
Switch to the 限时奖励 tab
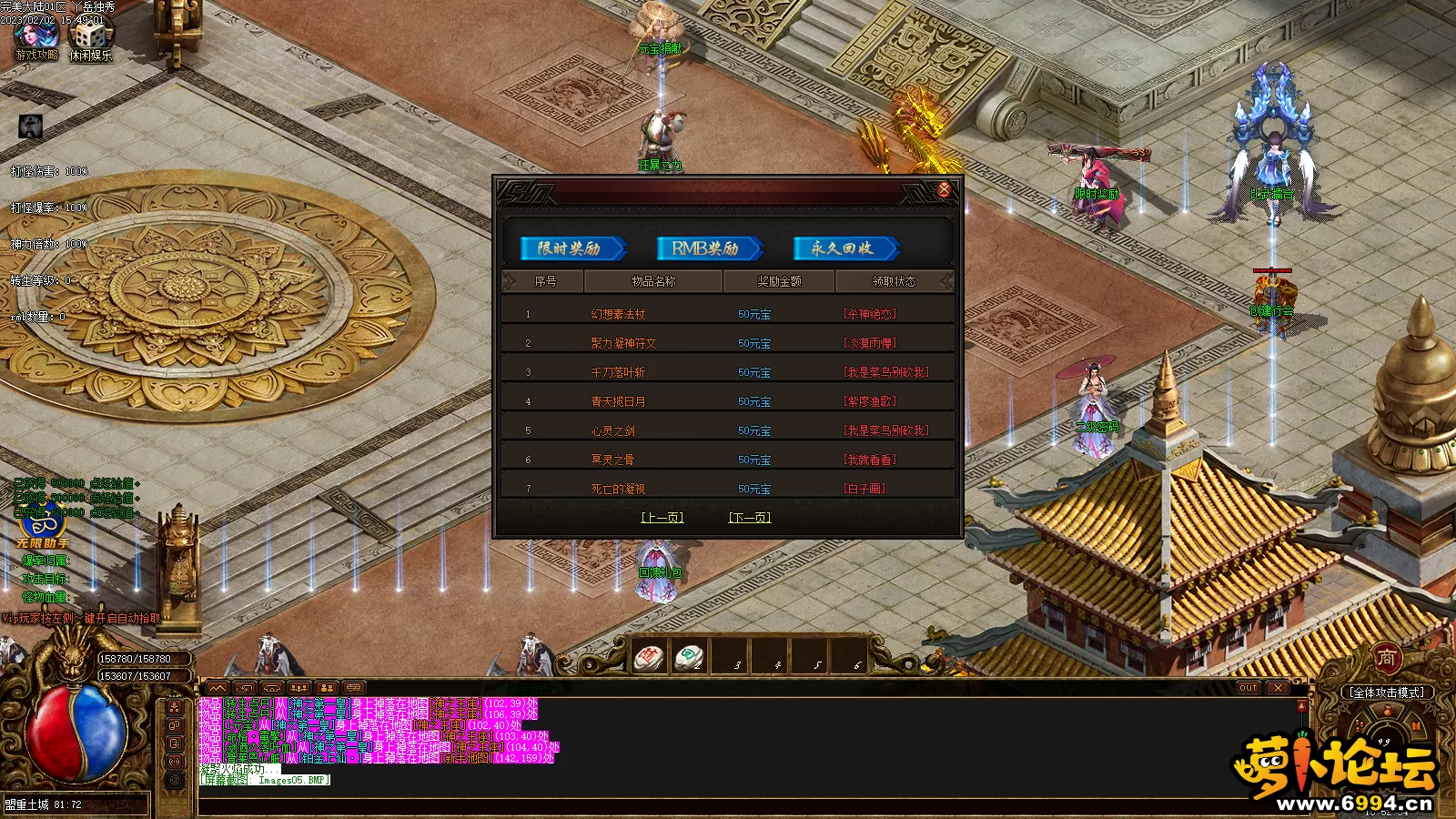(571, 248)
